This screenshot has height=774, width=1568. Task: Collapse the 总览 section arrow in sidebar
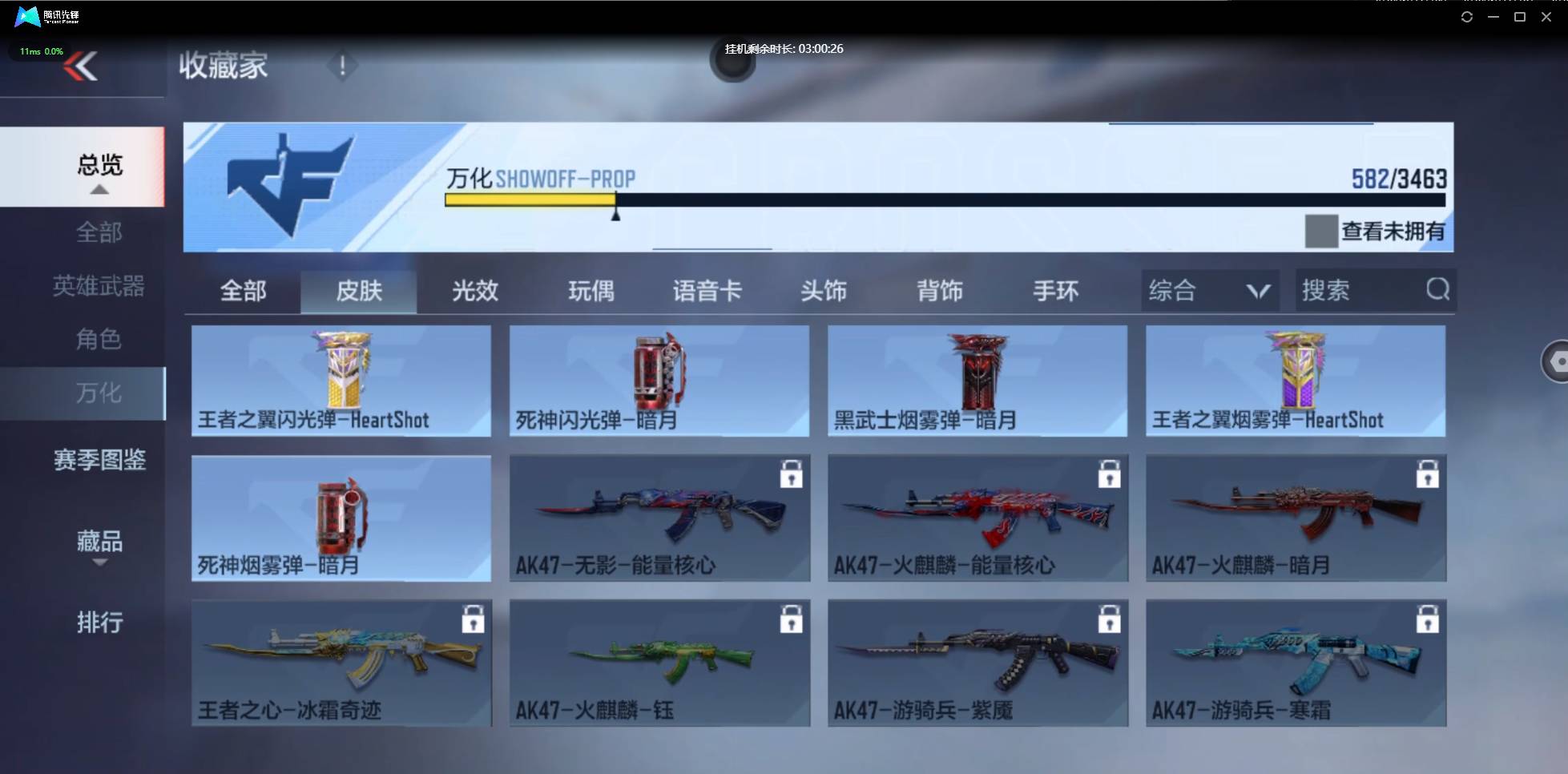[99, 189]
